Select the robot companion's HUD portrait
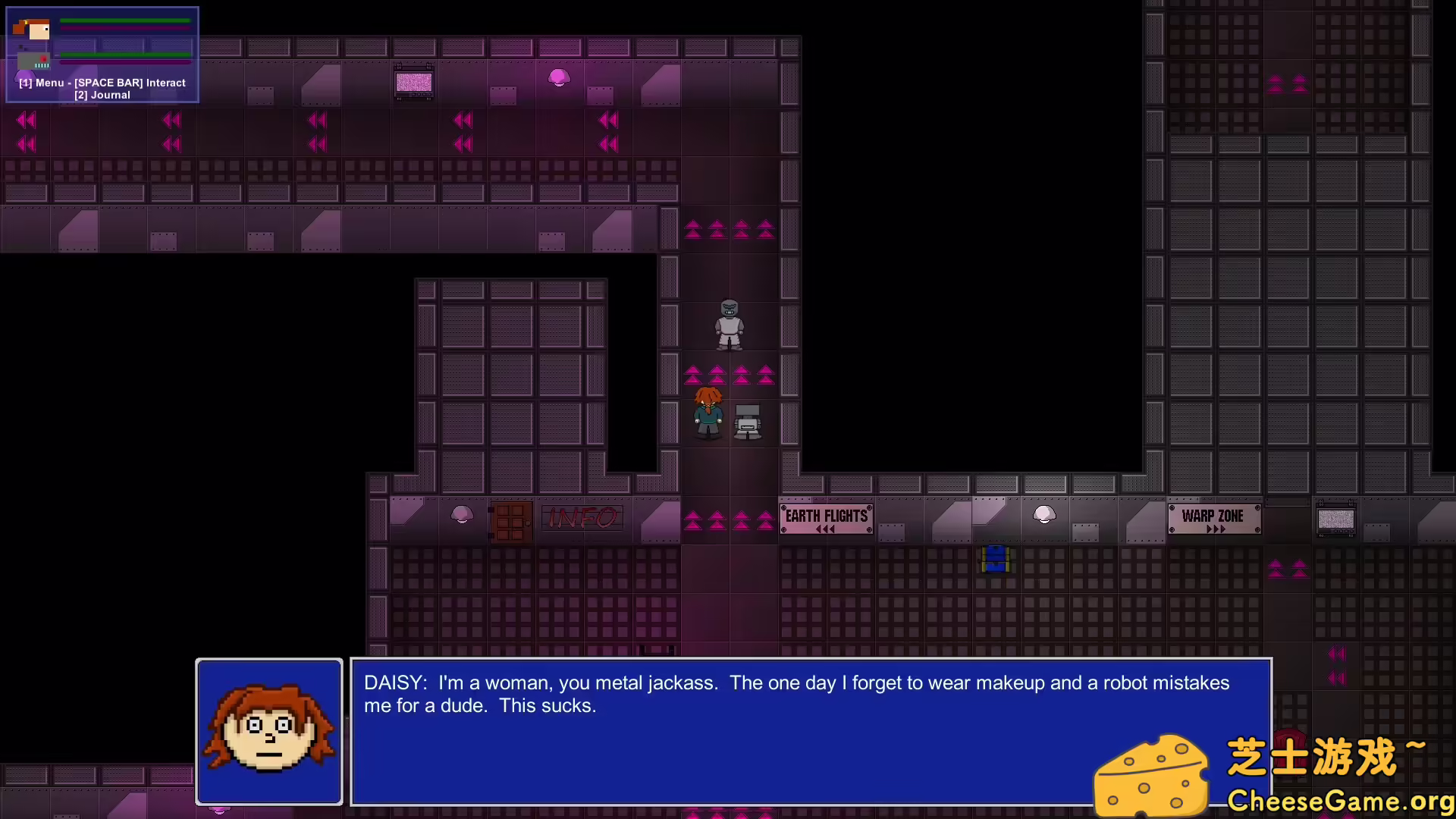The width and height of the screenshot is (1456, 819). pos(33,60)
